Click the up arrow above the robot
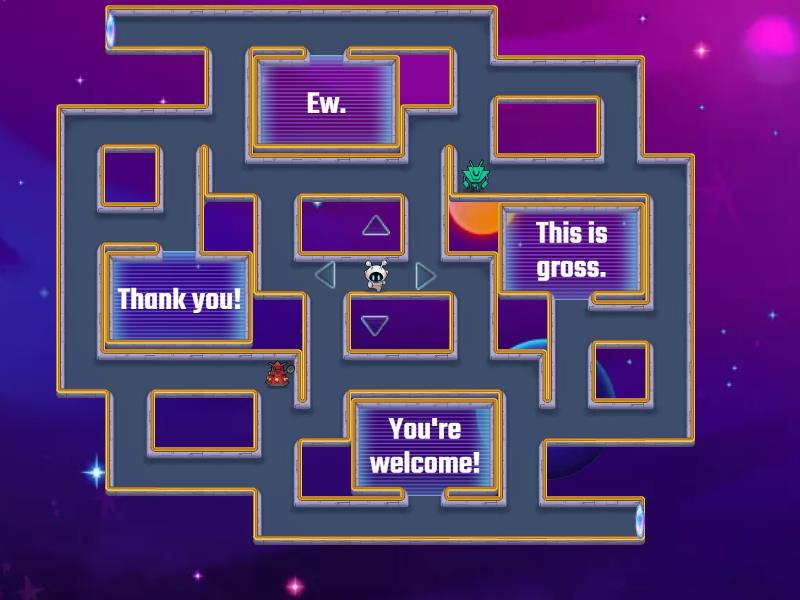Screen dimensions: 800x600 click(375, 226)
